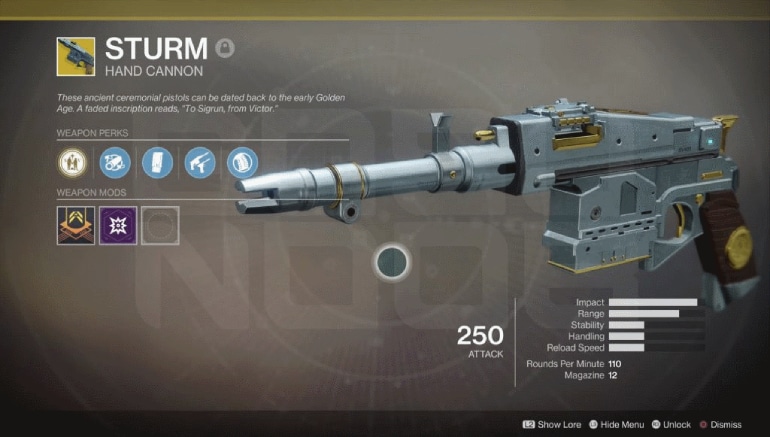The width and height of the screenshot is (770, 437).
Task: Click the empty weapon mod slot
Action: [160, 226]
